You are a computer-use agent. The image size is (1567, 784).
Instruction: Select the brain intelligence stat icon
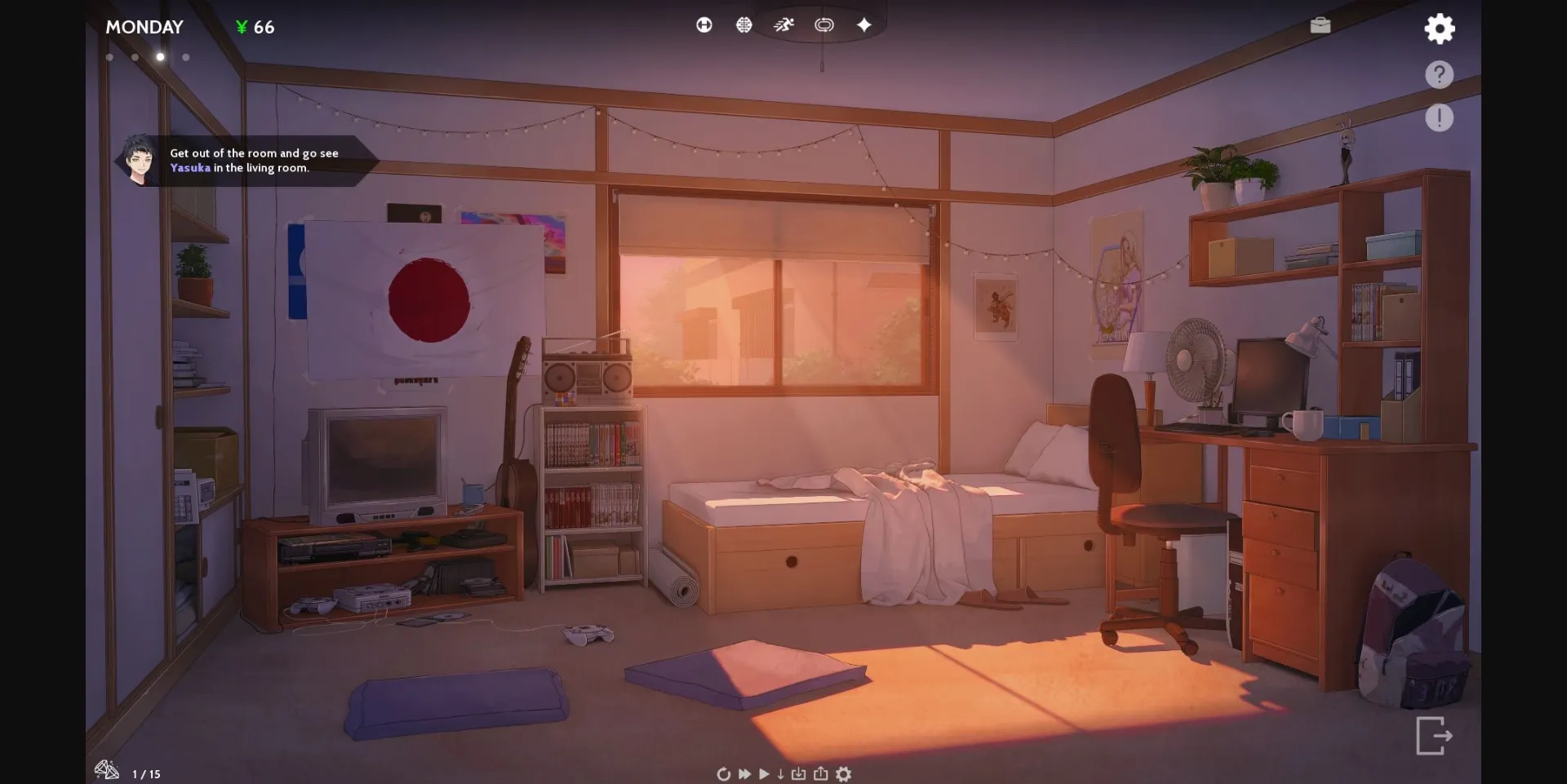[744, 24]
